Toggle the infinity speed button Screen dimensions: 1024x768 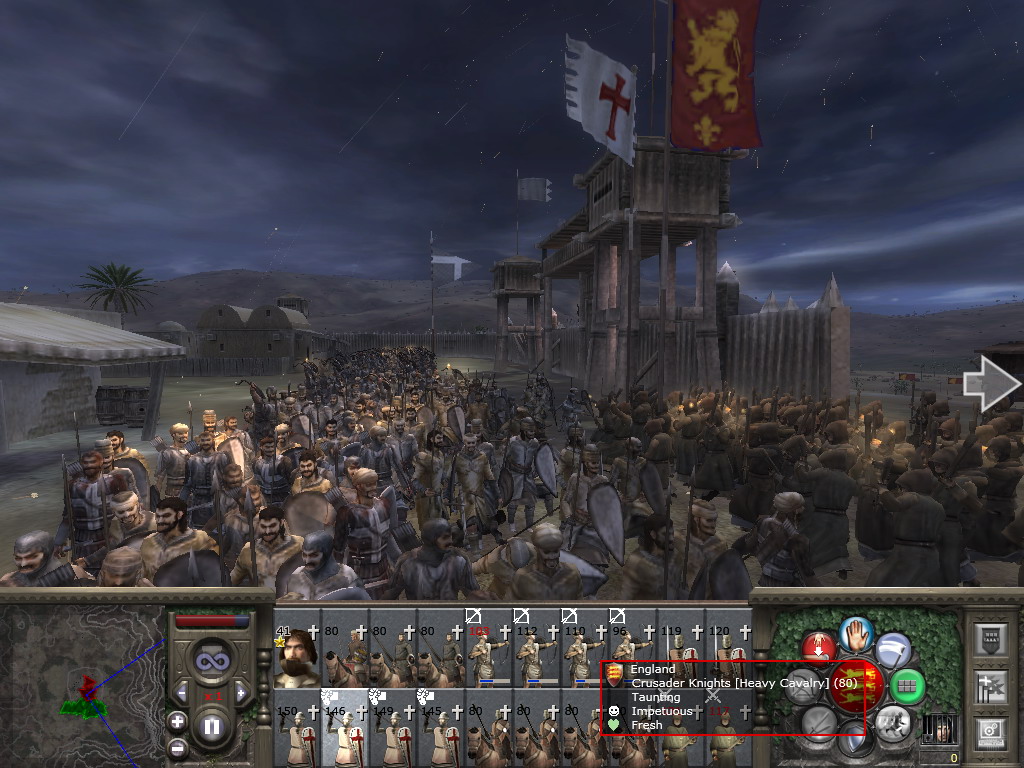point(211,661)
